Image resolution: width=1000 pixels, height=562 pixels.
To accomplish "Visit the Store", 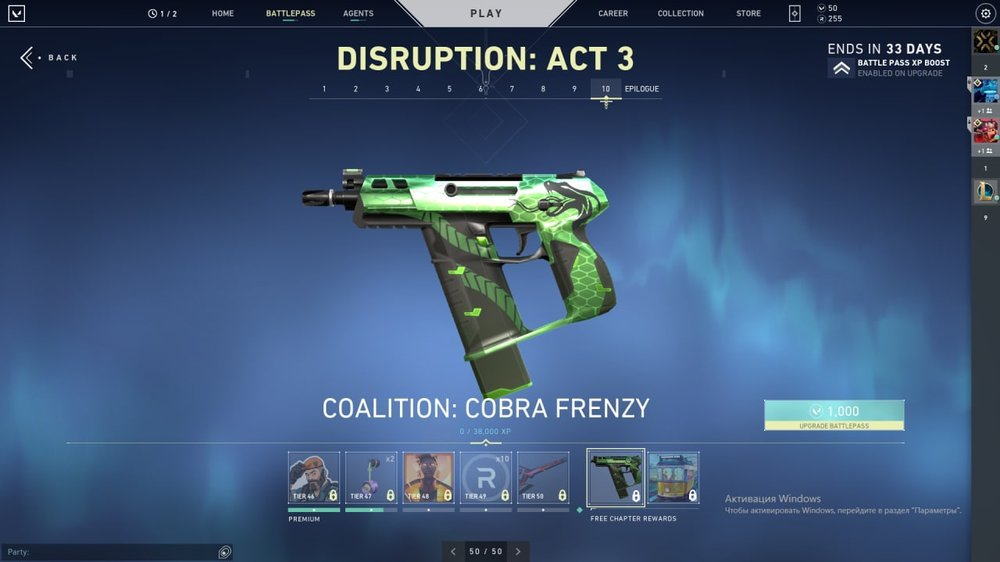I will (748, 14).
